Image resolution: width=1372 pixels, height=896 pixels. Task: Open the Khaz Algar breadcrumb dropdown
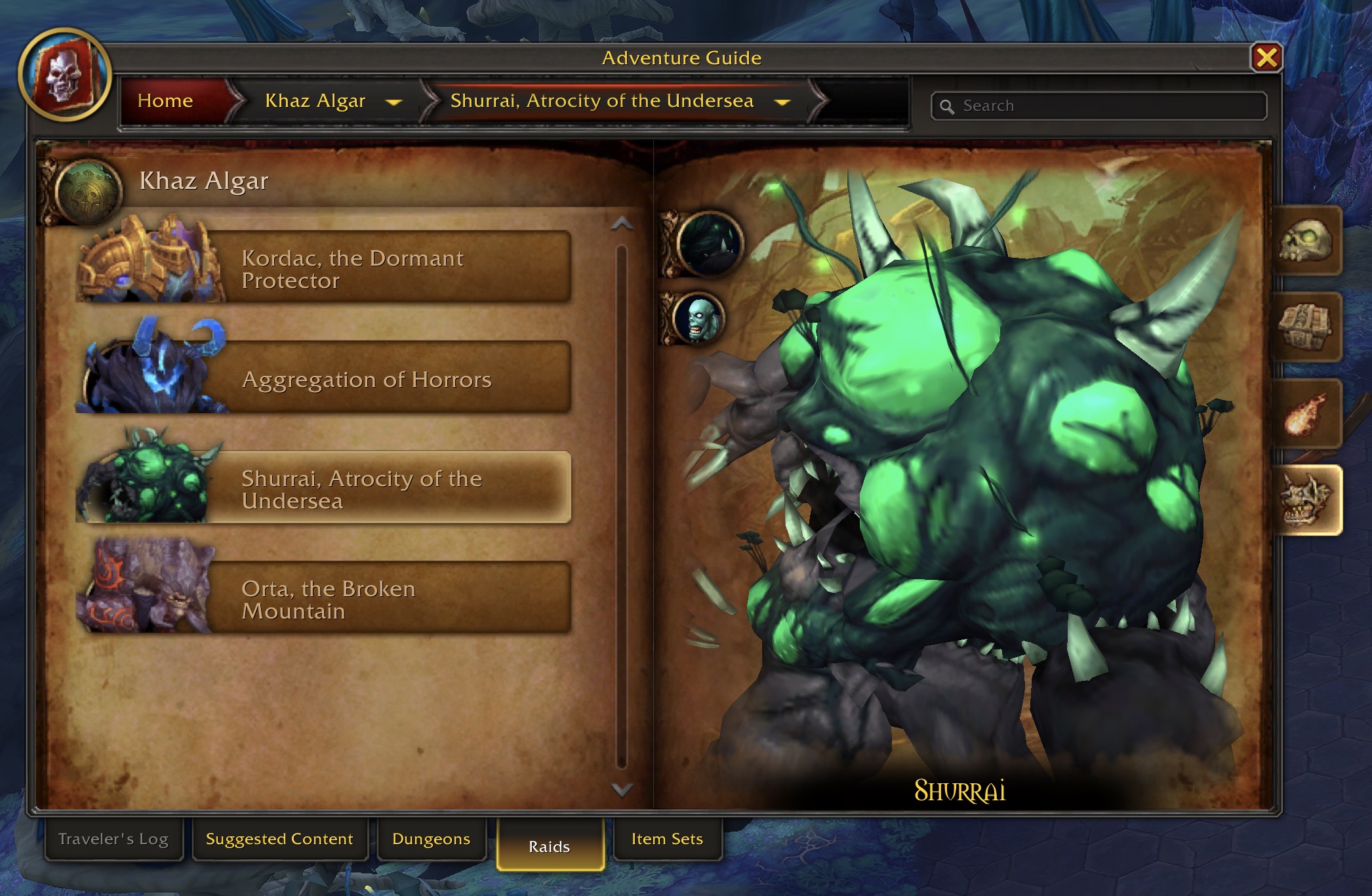point(393,102)
